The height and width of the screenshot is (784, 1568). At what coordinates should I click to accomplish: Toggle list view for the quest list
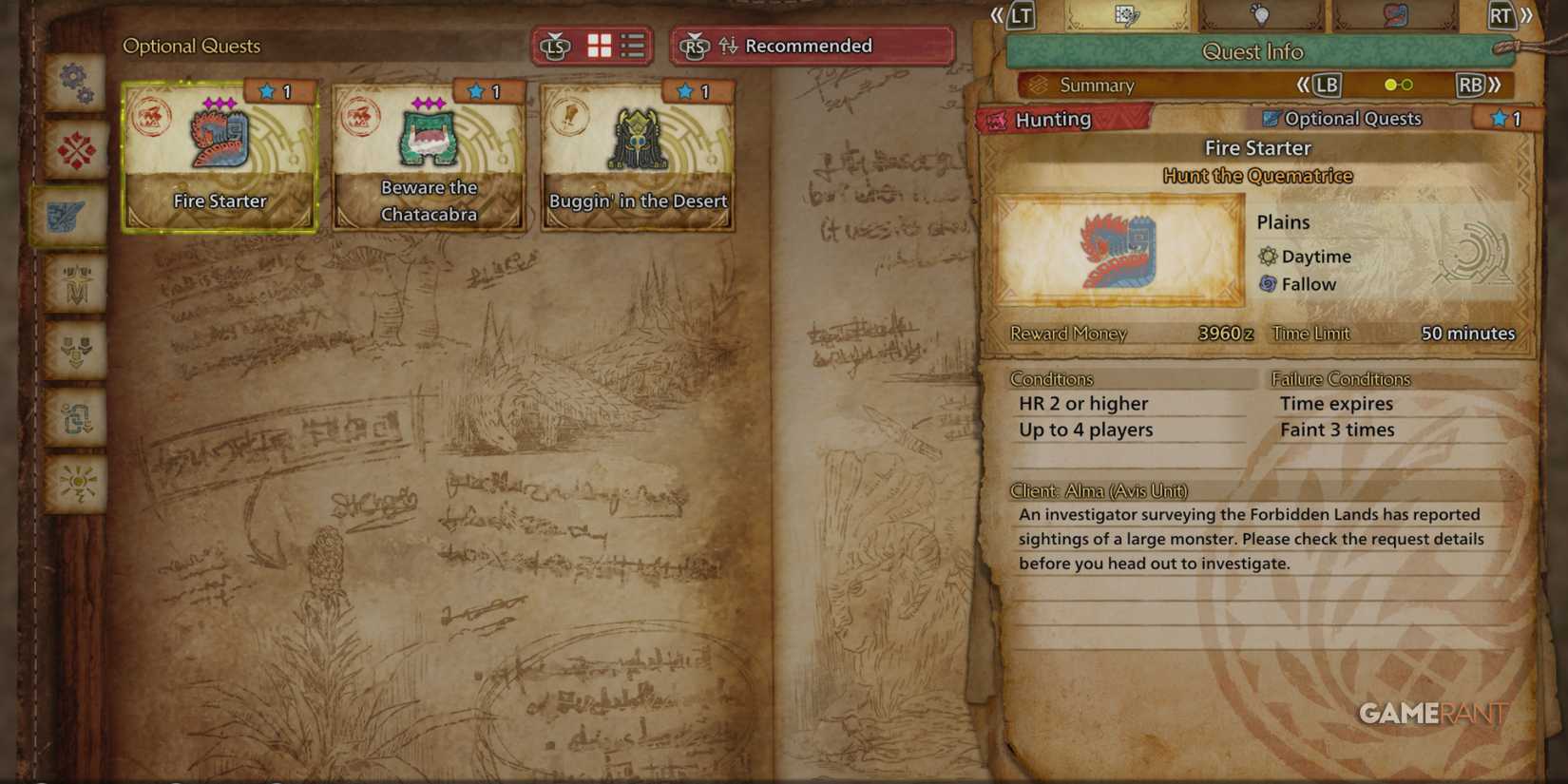(x=632, y=45)
